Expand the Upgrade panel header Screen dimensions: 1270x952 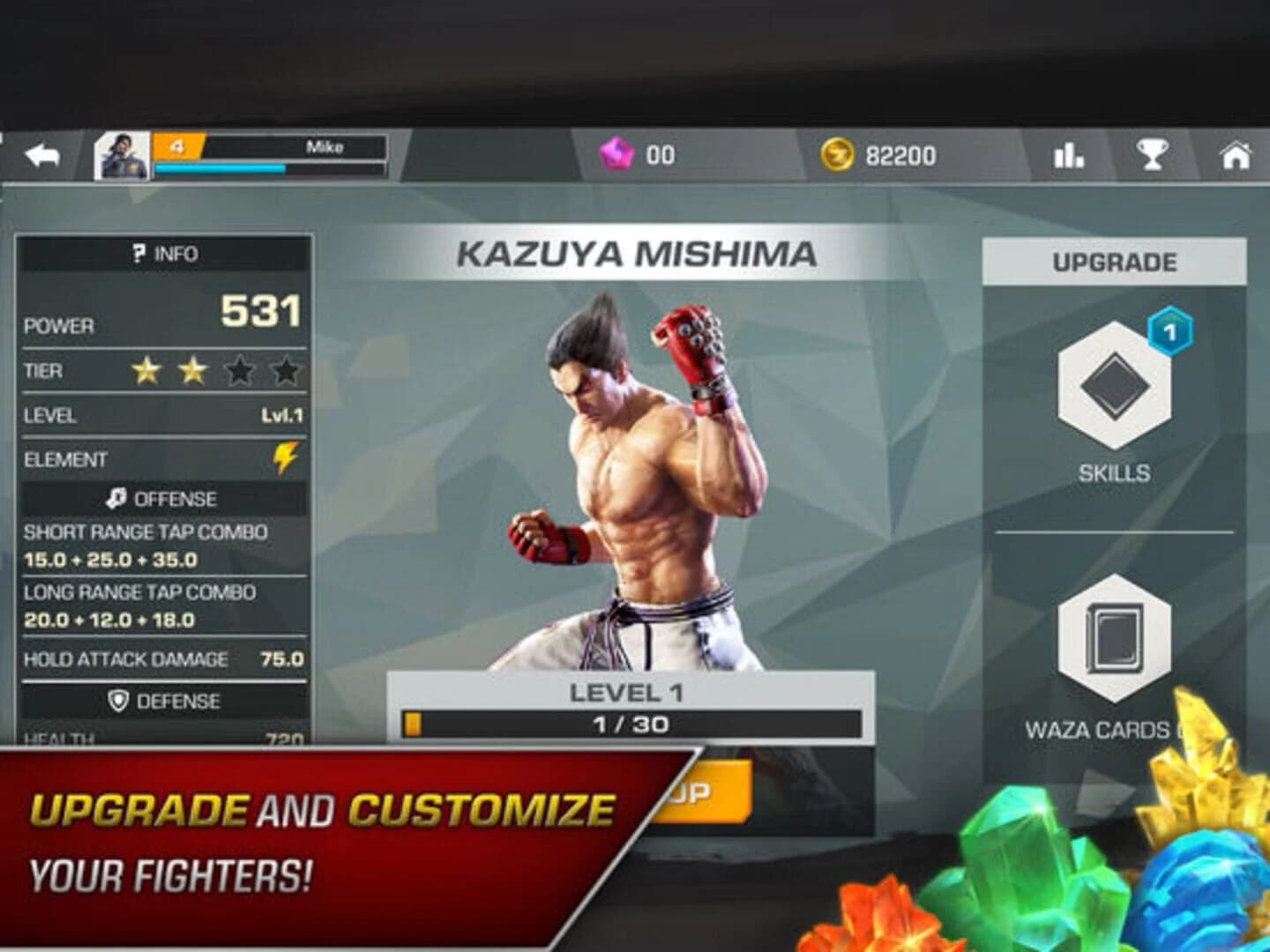[1116, 260]
